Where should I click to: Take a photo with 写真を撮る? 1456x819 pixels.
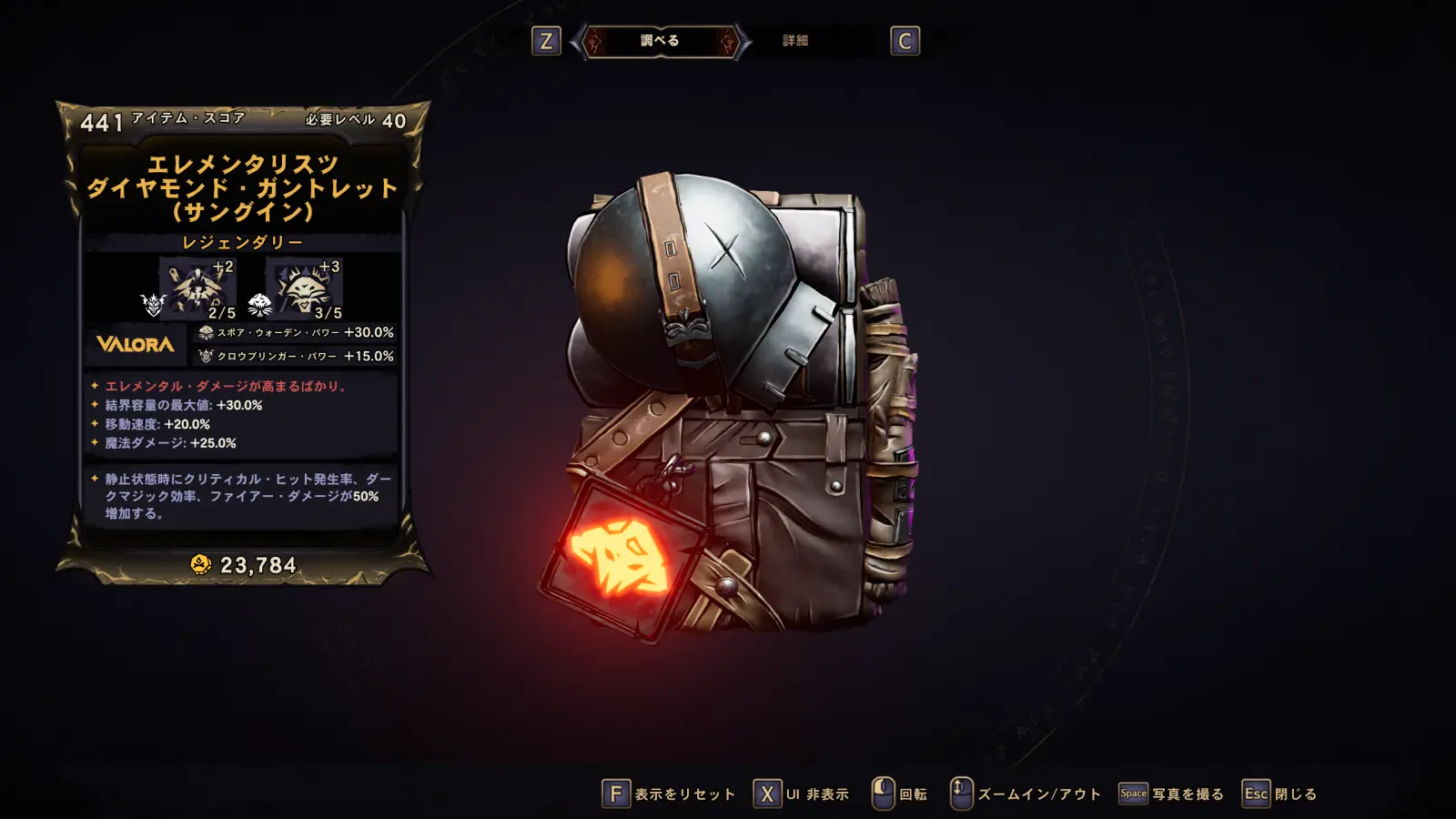click(1171, 794)
